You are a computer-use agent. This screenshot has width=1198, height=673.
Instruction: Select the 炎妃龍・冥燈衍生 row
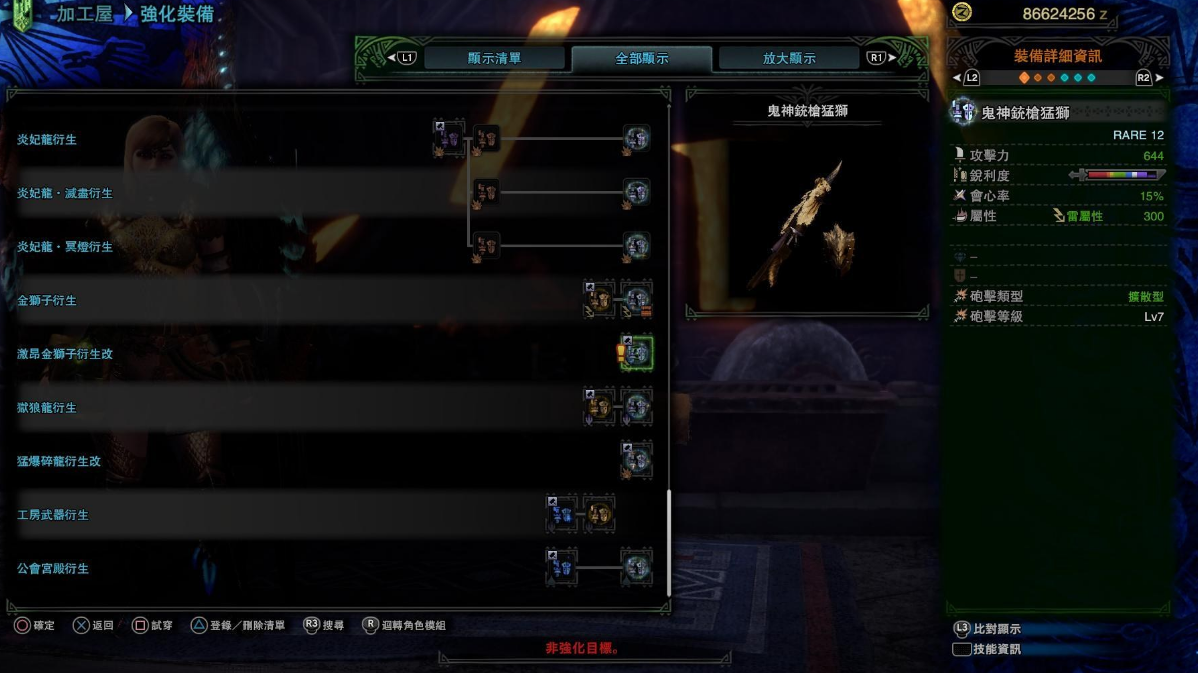(65, 247)
